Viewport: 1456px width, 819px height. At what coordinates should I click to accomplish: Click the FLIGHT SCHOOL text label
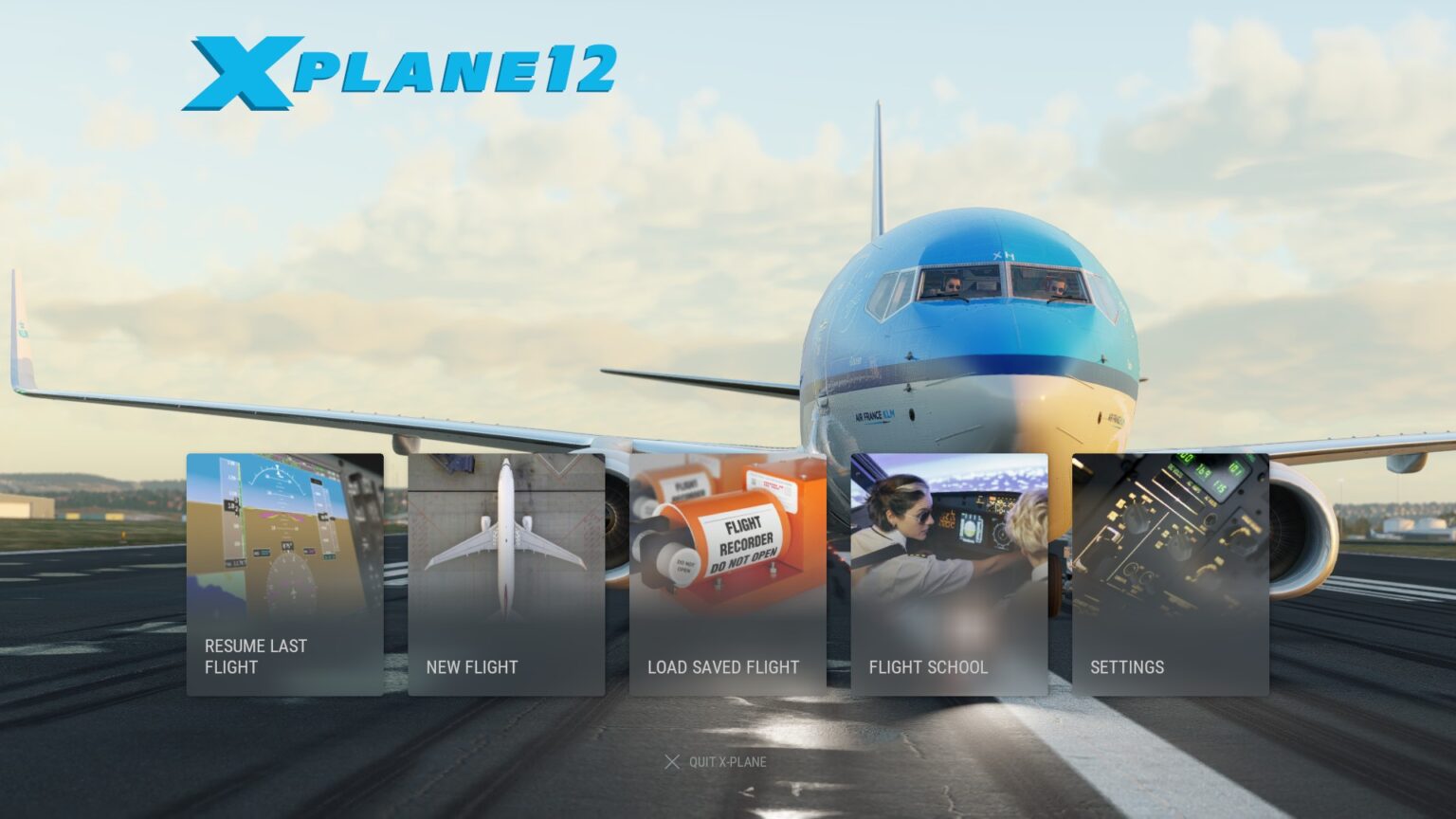click(927, 667)
